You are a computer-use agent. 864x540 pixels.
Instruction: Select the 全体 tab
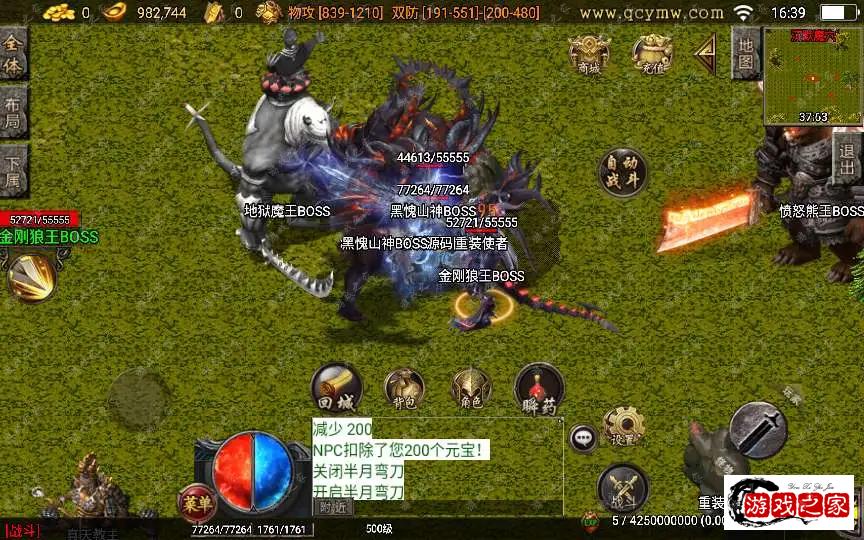point(13,54)
